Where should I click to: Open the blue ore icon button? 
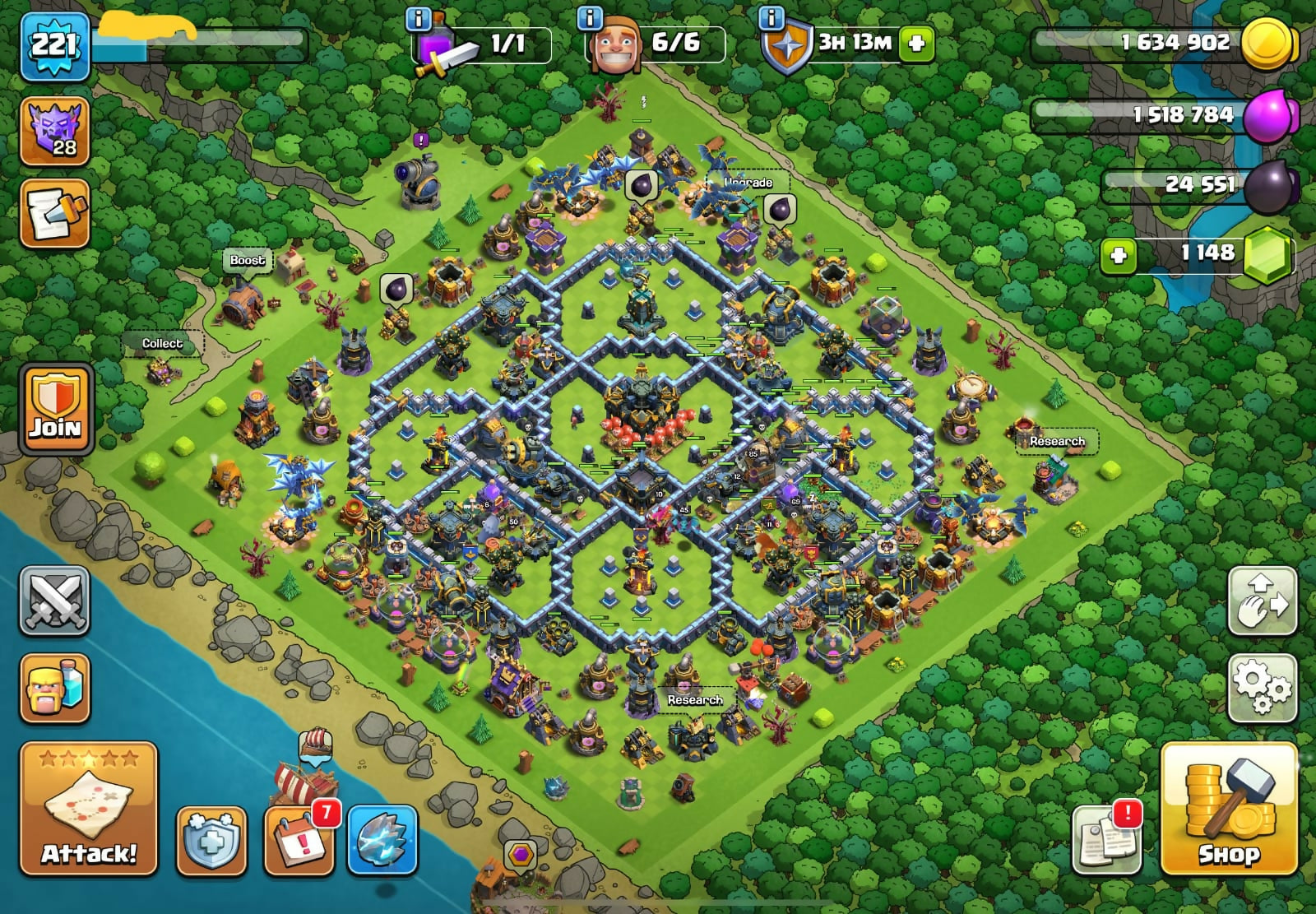[383, 842]
